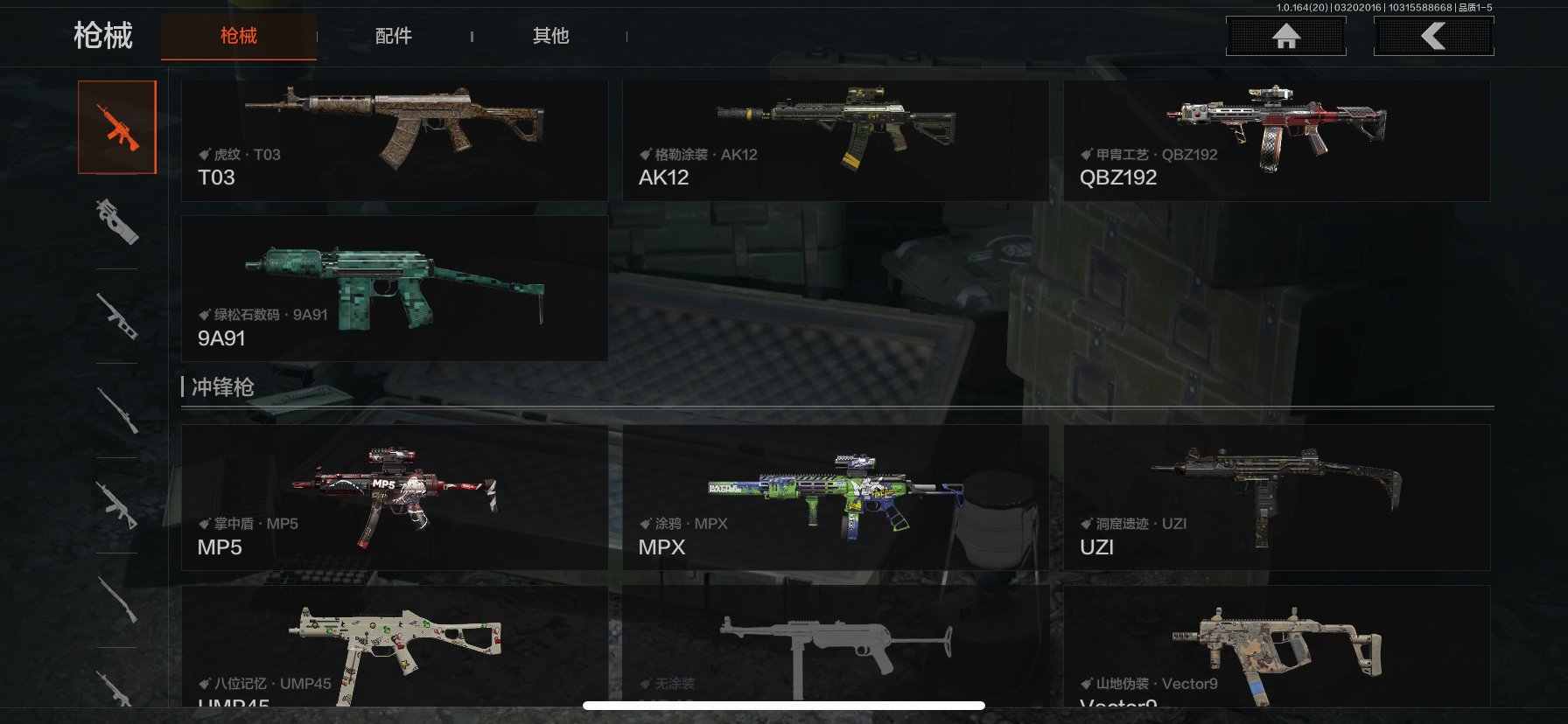Go to the home screen

tap(1285, 37)
